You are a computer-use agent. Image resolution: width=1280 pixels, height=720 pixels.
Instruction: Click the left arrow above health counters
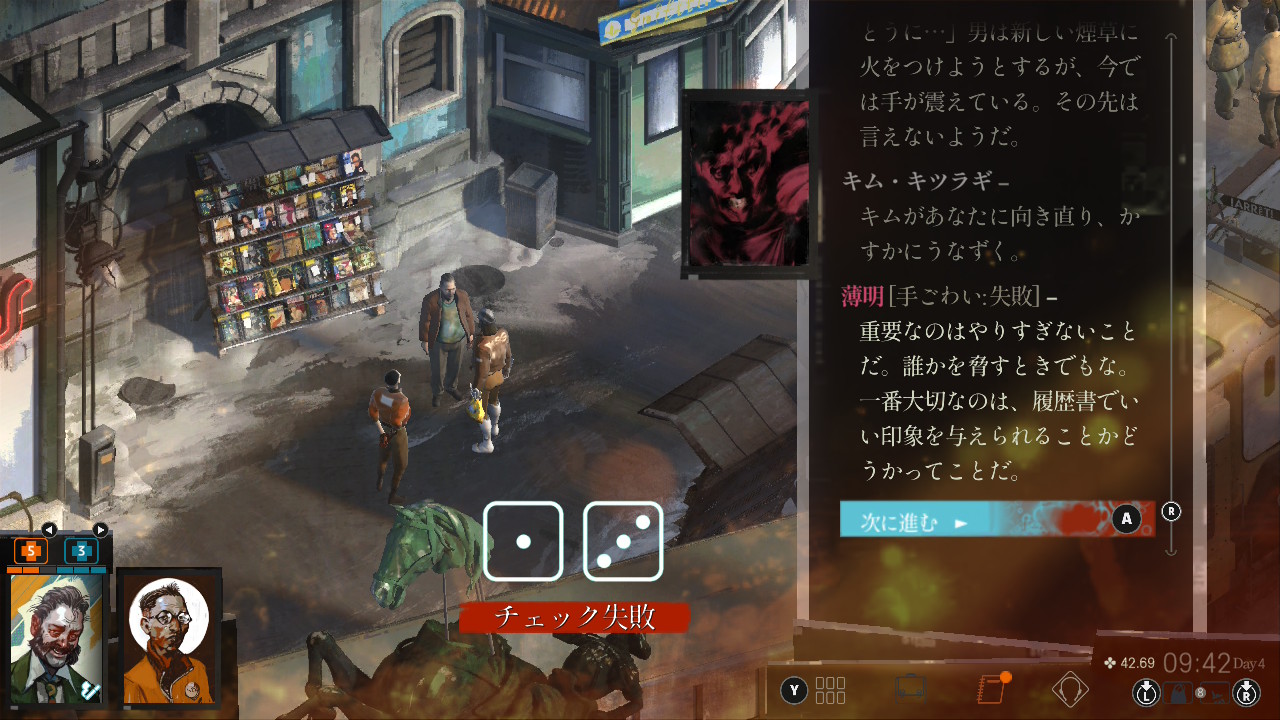[x=48, y=529]
